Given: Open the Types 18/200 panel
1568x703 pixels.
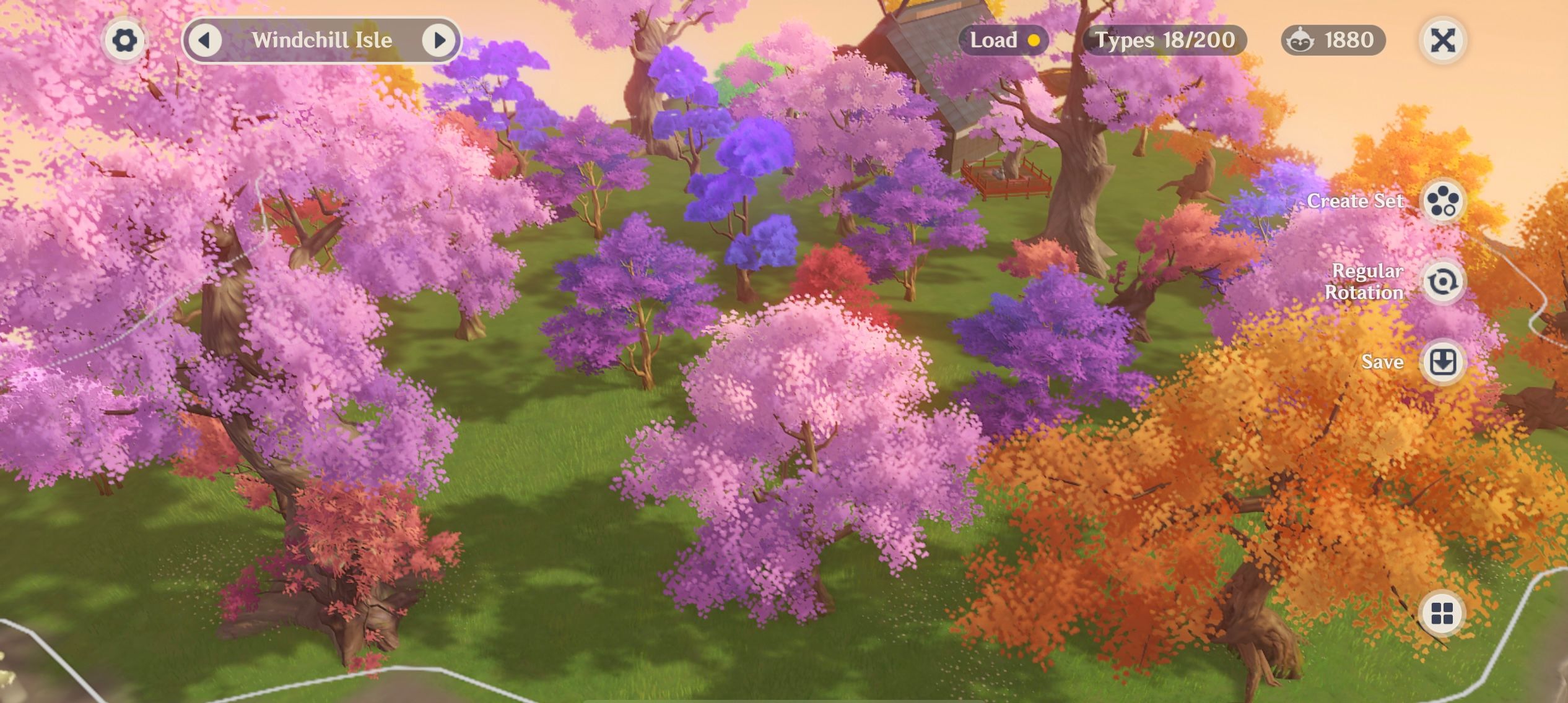Looking at the screenshot, I should pos(1165,40).
